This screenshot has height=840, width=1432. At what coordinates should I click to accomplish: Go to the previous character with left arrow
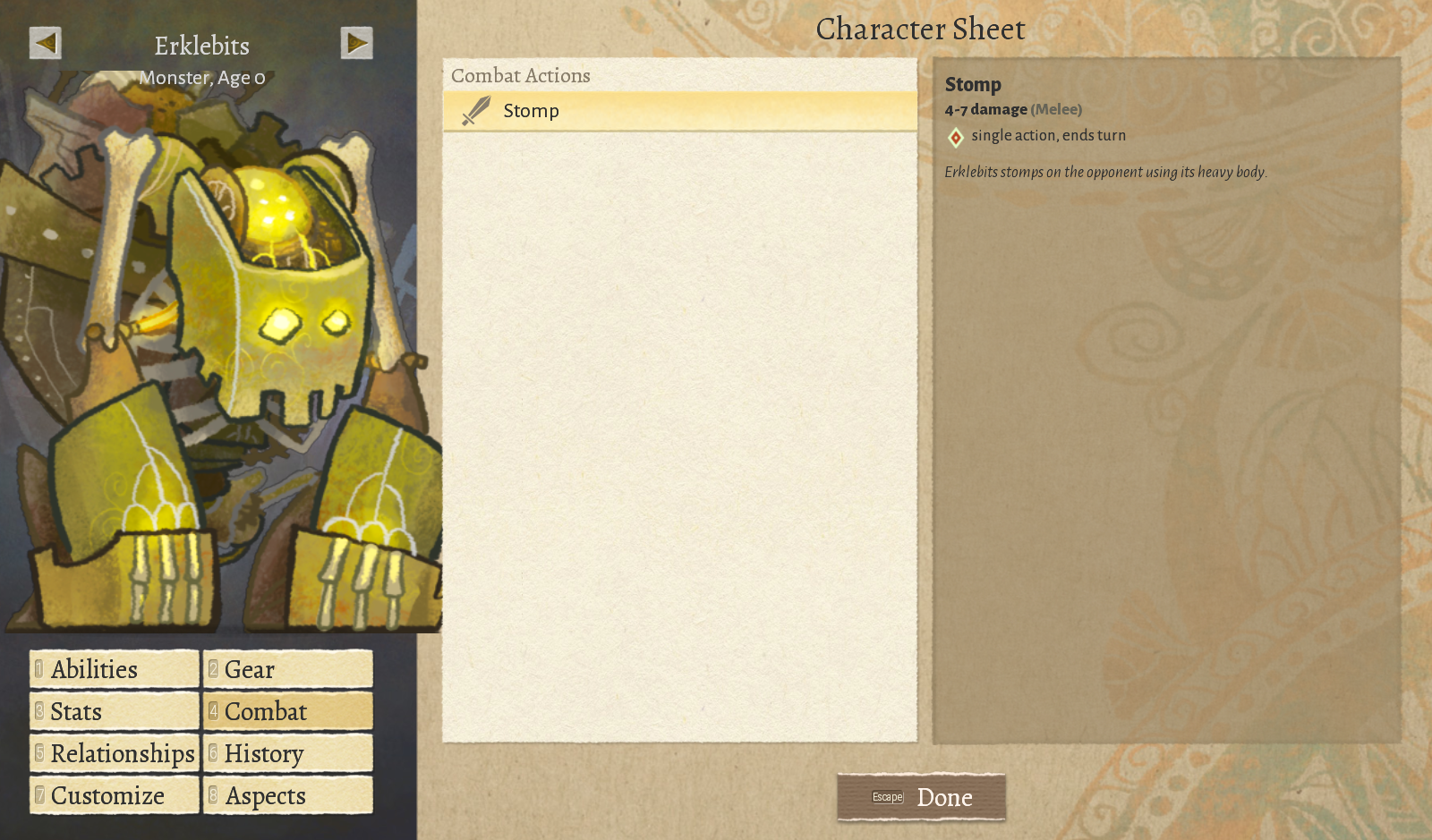[x=45, y=43]
